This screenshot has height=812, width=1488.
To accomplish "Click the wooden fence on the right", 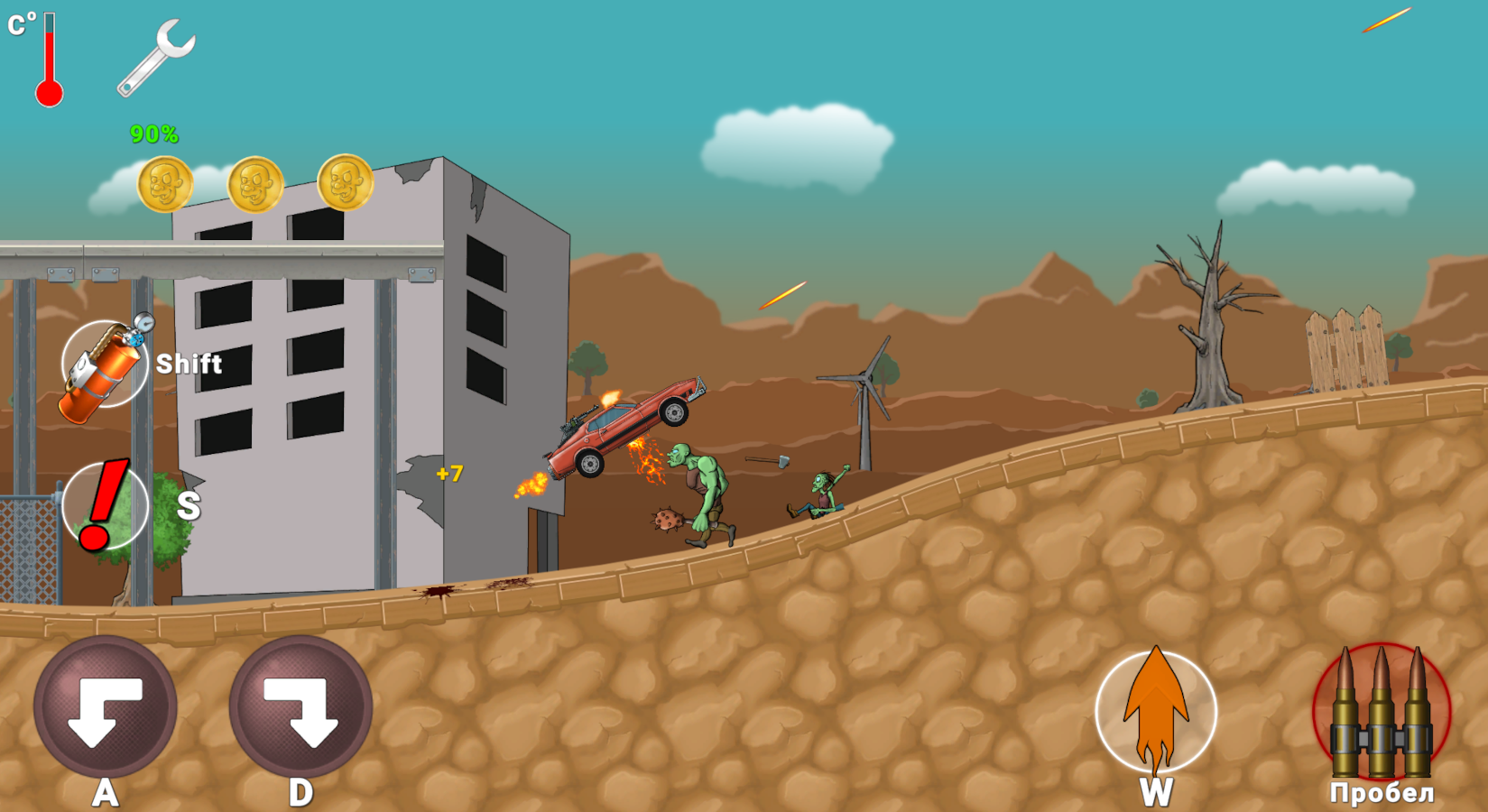I will tap(1347, 347).
